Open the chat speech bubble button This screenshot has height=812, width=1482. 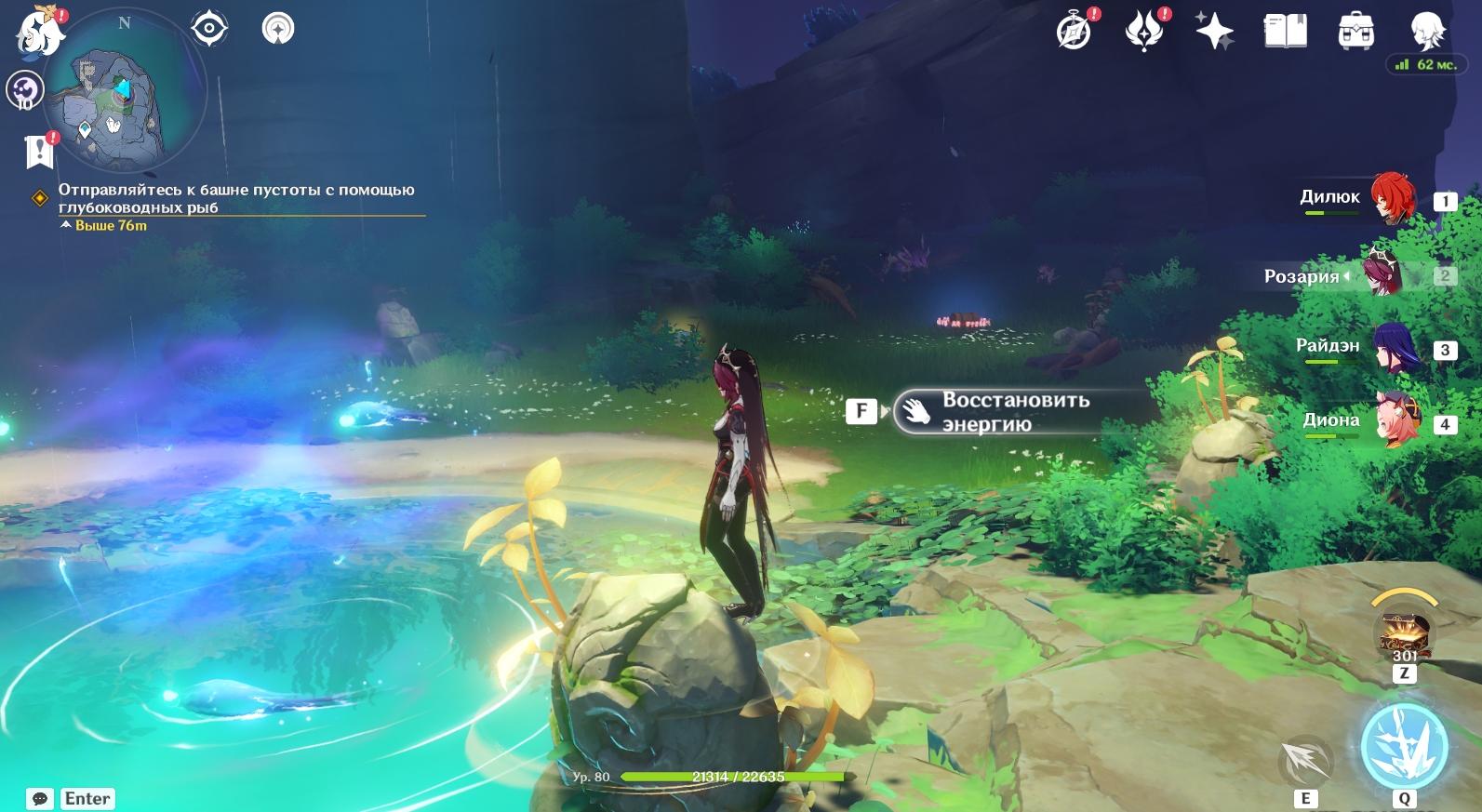(40, 799)
